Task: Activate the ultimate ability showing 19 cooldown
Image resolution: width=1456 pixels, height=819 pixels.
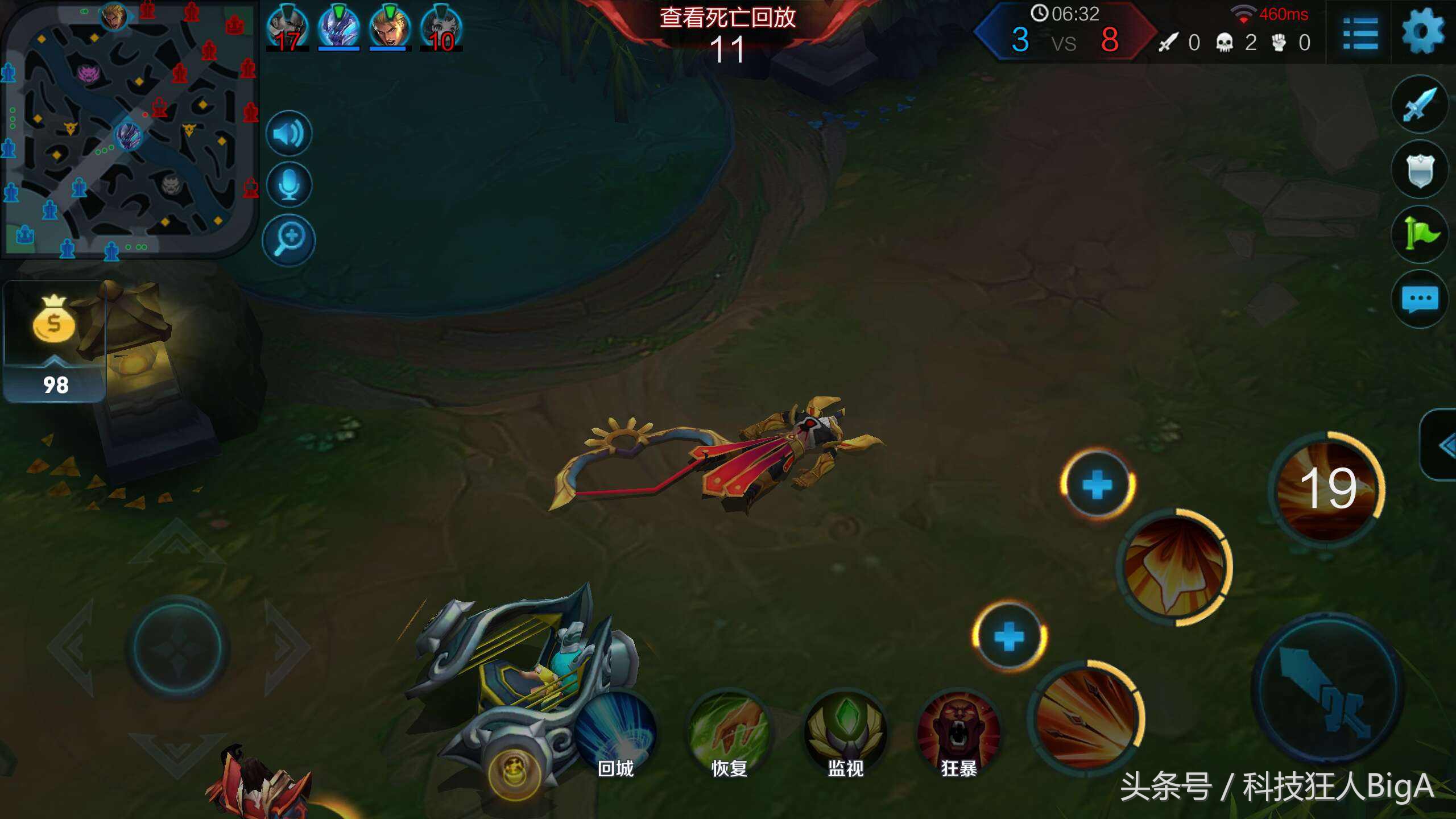Action: click(1327, 489)
